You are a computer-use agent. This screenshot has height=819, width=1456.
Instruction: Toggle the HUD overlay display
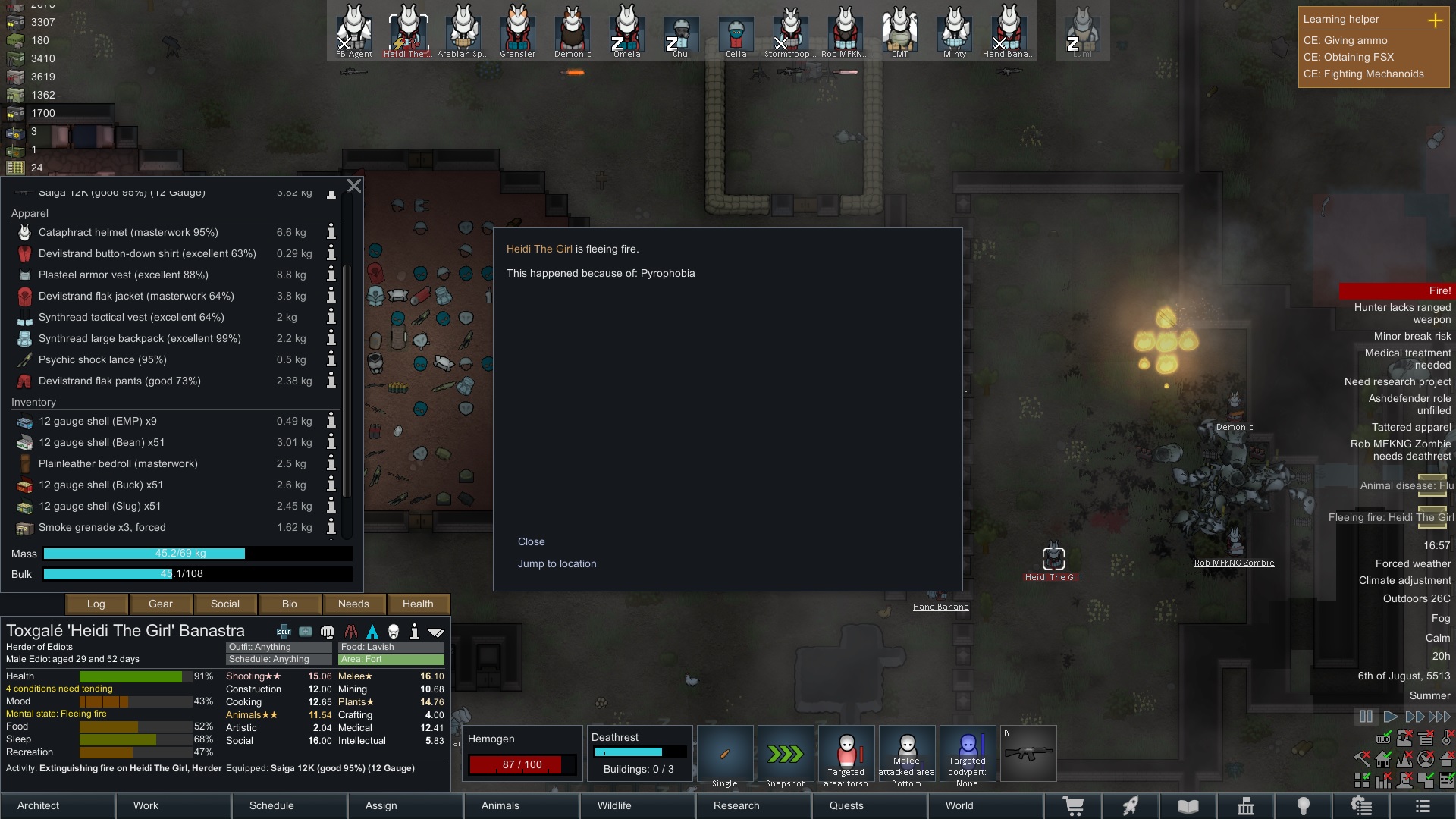click(x=1383, y=739)
